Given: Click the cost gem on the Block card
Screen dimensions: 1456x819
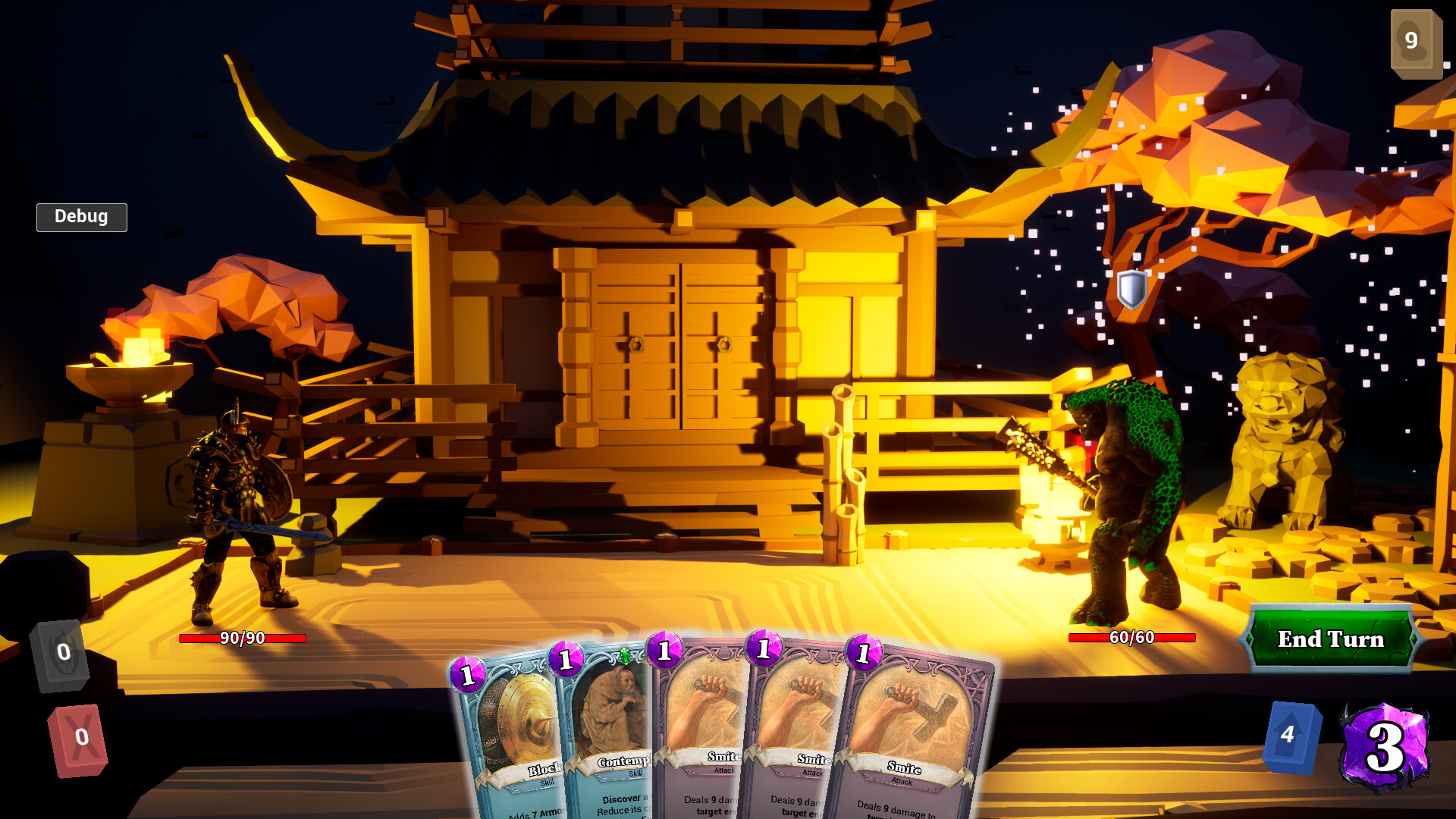Looking at the screenshot, I should (469, 674).
